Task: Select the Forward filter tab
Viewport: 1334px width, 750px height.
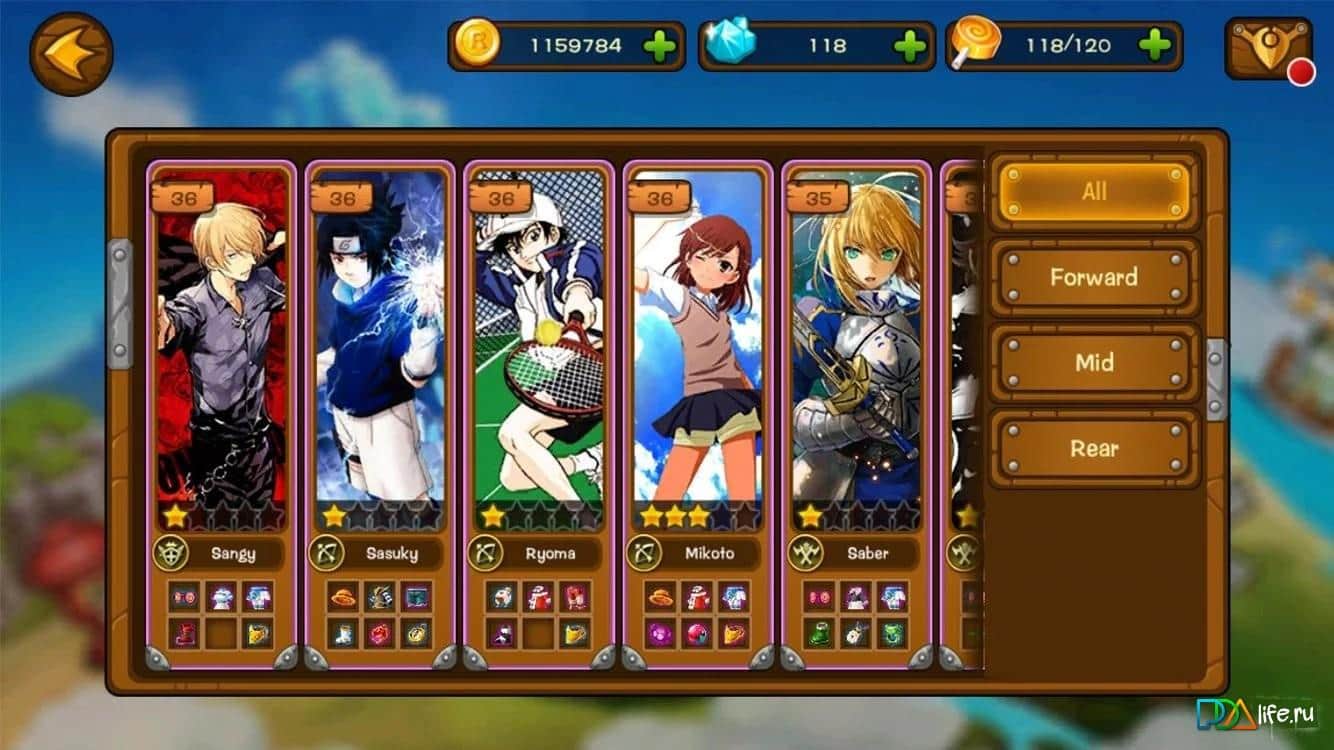Action: [1094, 277]
